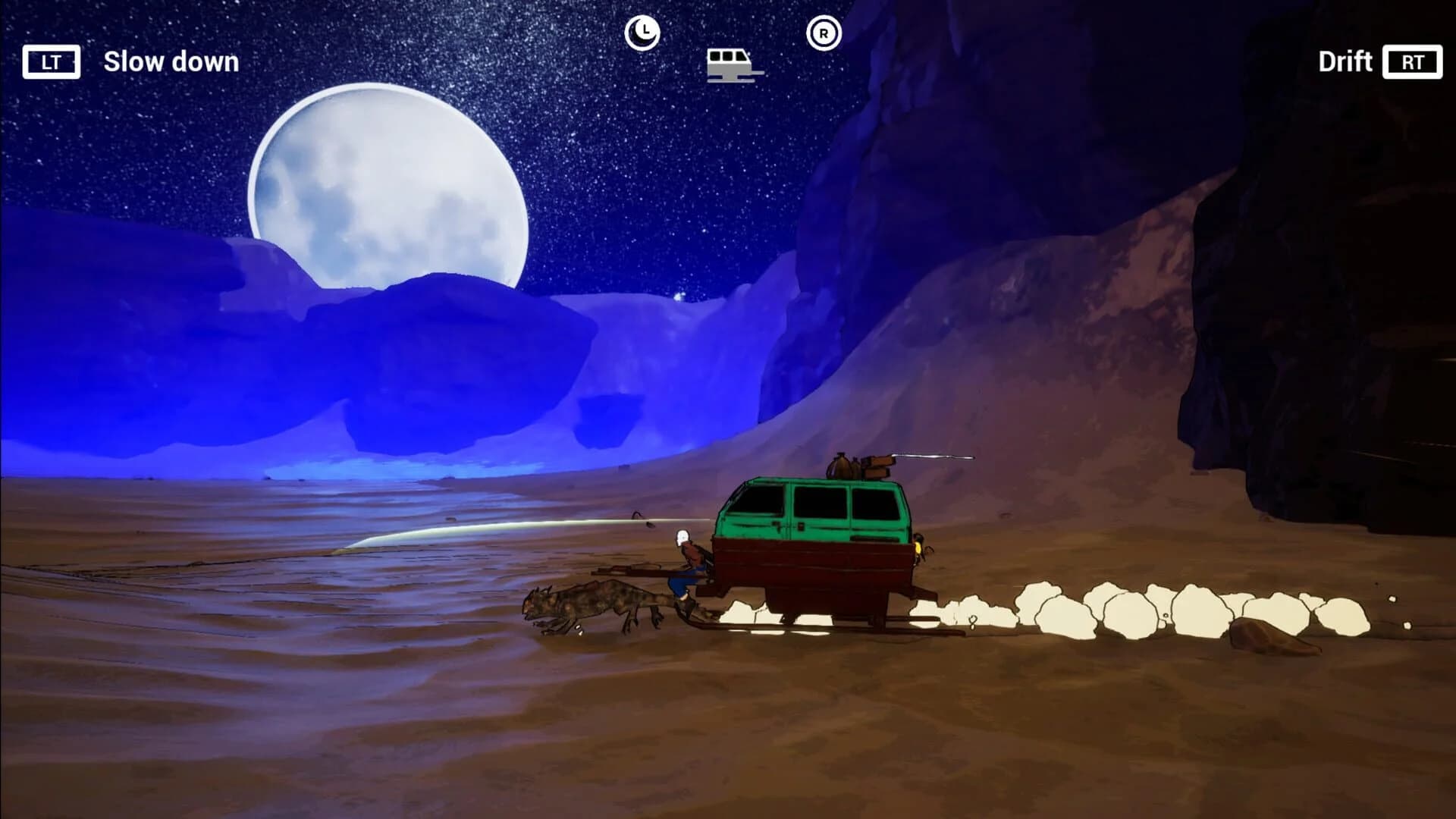The image size is (1456, 819).
Task: Click the full moon in the sky
Action: pyautogui.click(x=387, y=190)
